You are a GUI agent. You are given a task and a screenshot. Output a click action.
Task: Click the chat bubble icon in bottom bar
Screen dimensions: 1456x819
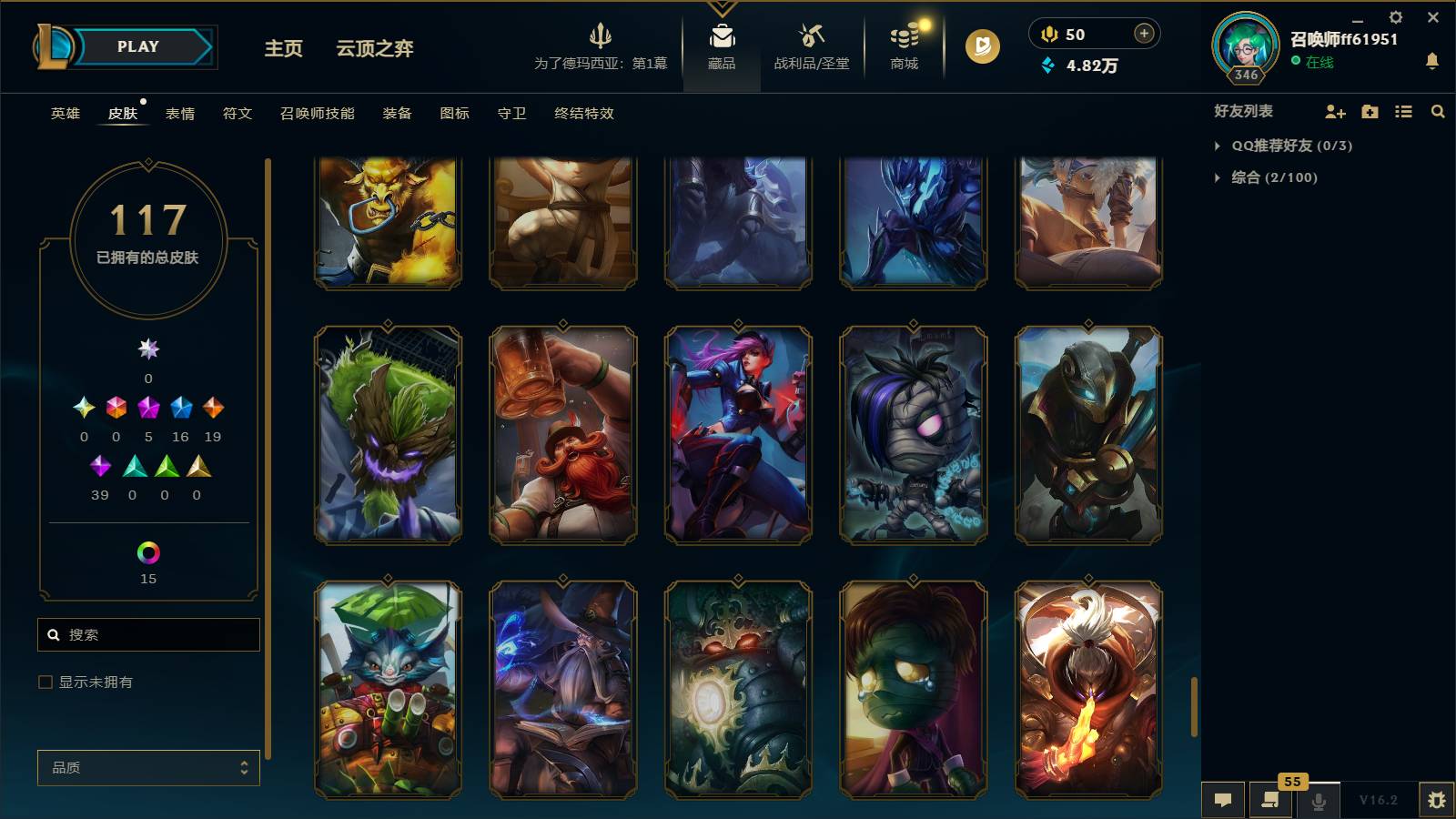pos(1223,800)
